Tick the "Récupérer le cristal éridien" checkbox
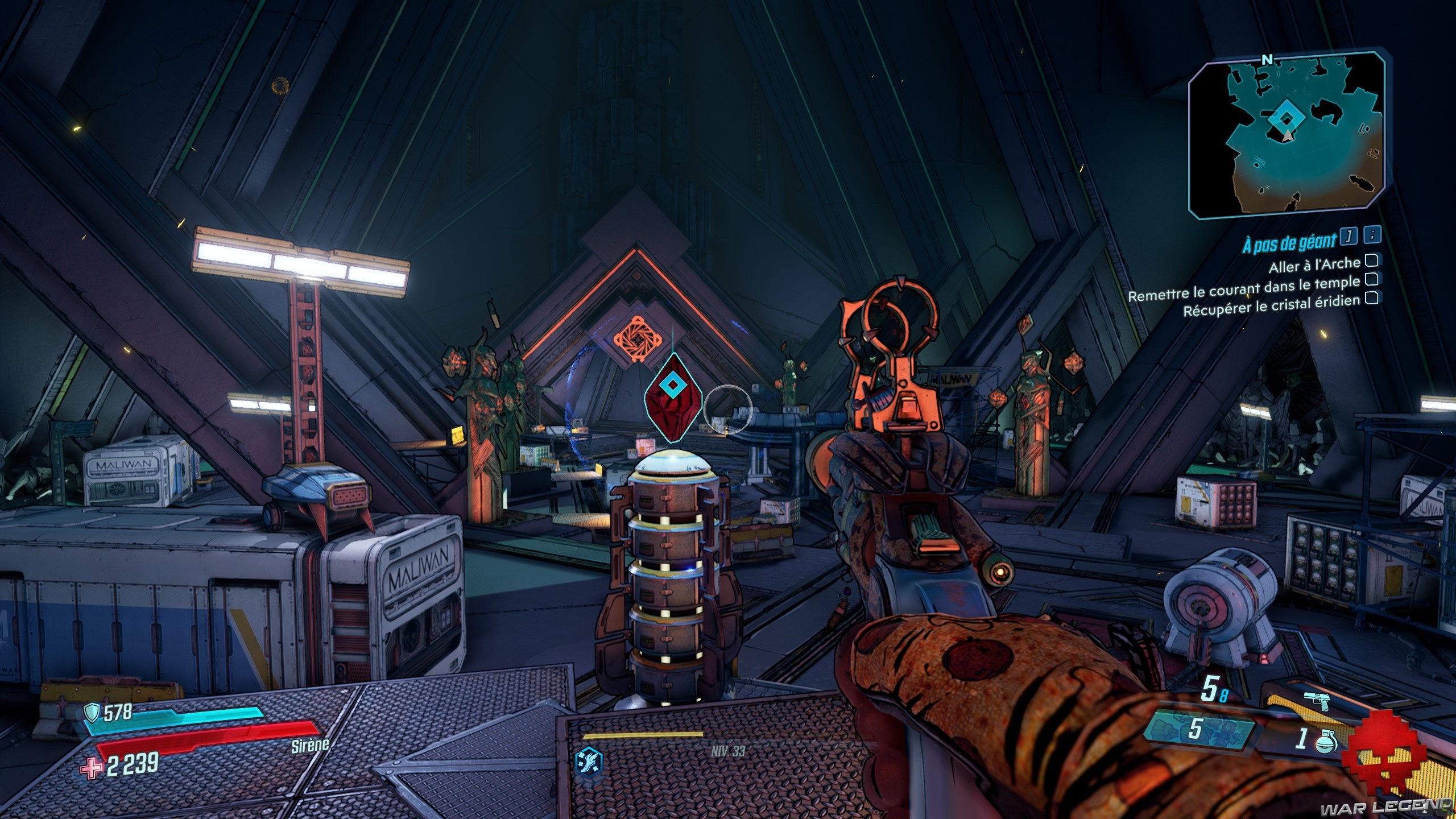 pos(1372,297)
